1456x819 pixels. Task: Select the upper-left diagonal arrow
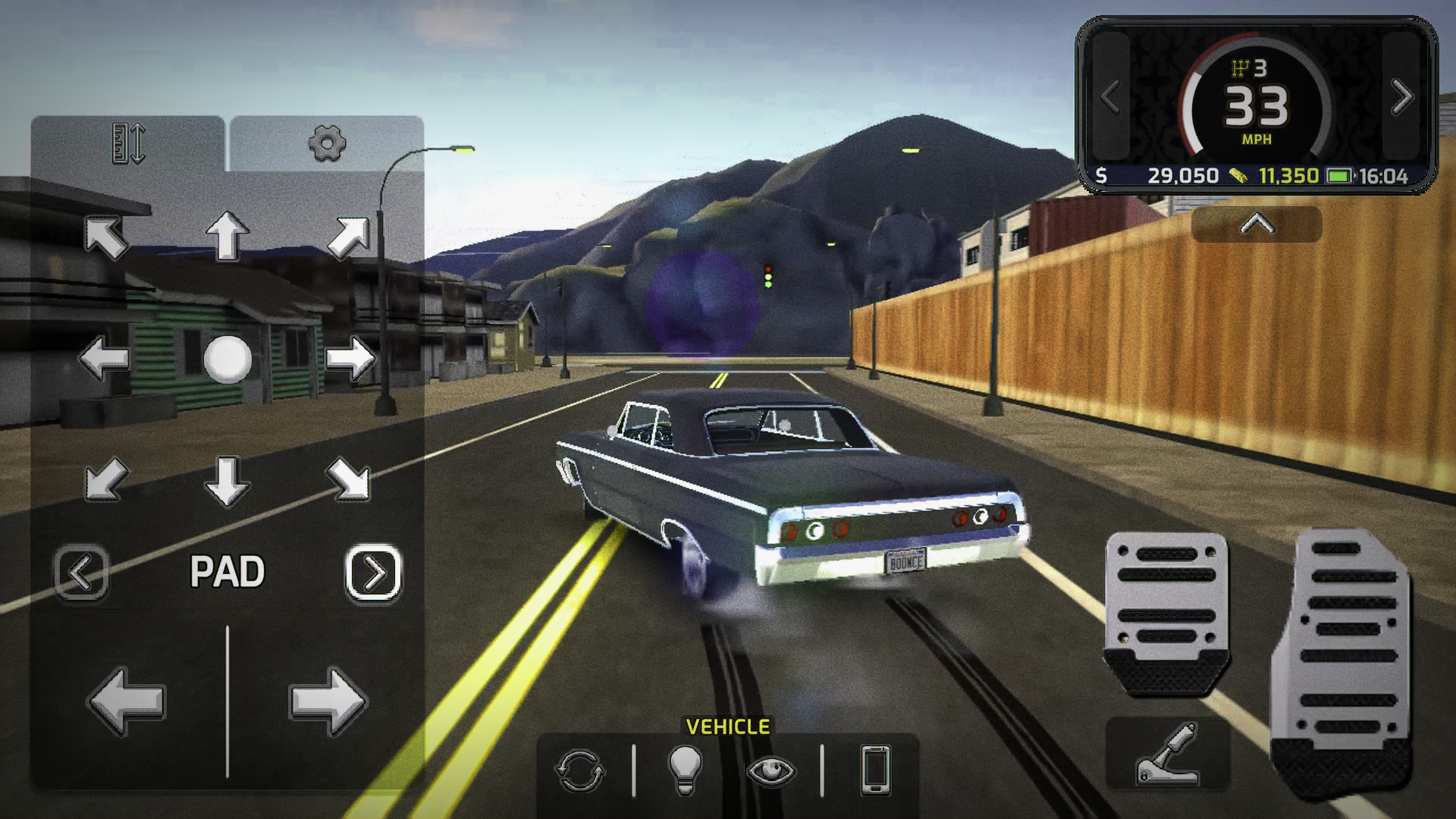(105, 237)
